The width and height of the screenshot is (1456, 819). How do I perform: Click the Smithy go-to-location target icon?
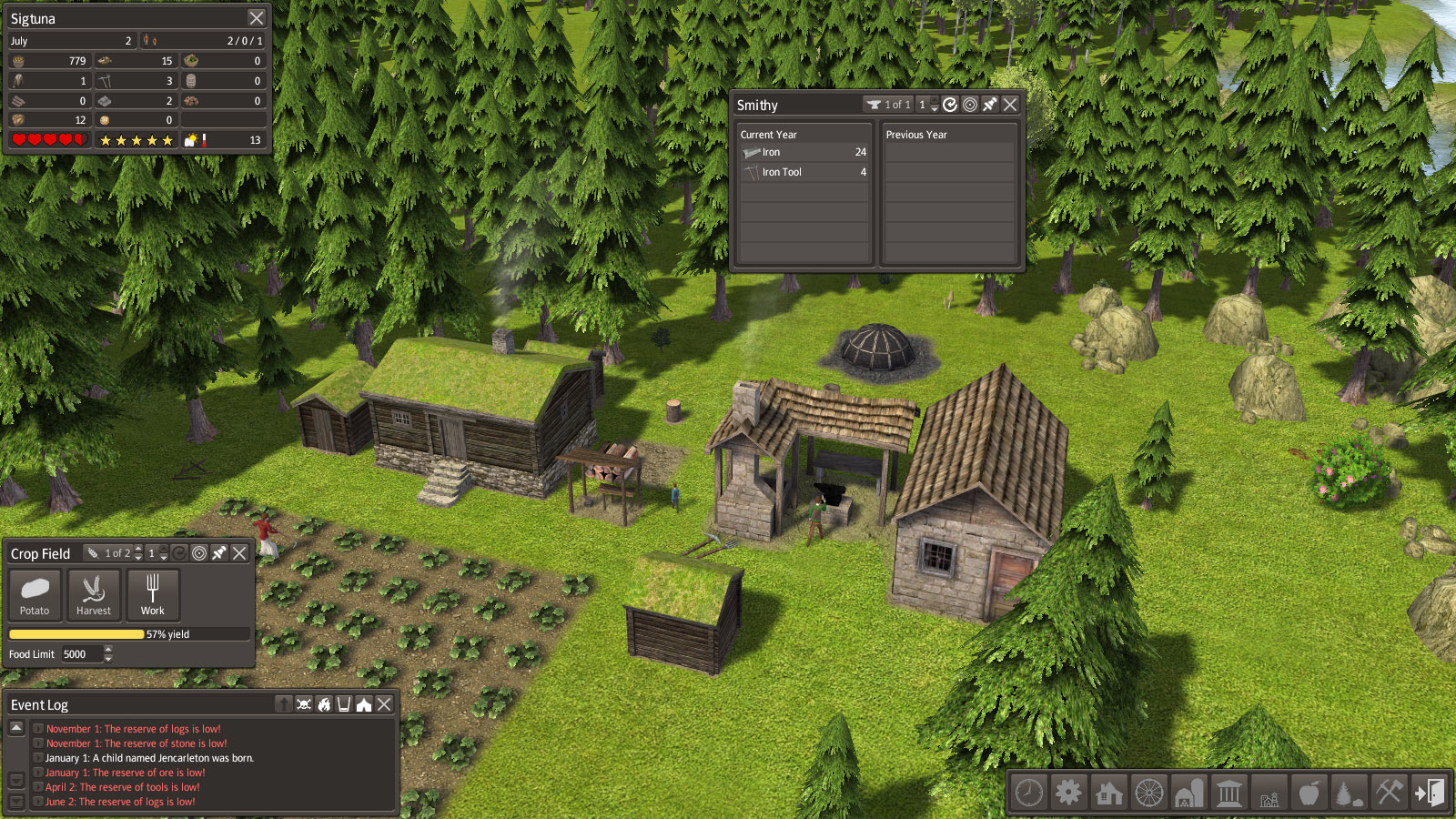point(970,105)
